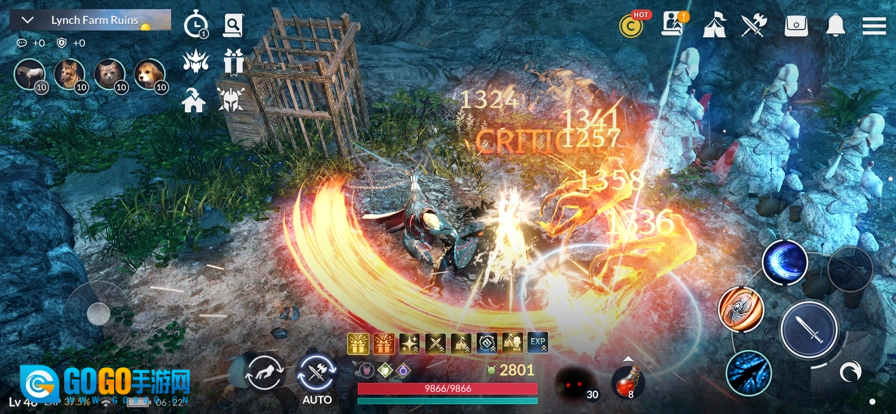Trigger the sword basic attack button
The width and height of the screenshot is (896, 414).
click(809, 329)
